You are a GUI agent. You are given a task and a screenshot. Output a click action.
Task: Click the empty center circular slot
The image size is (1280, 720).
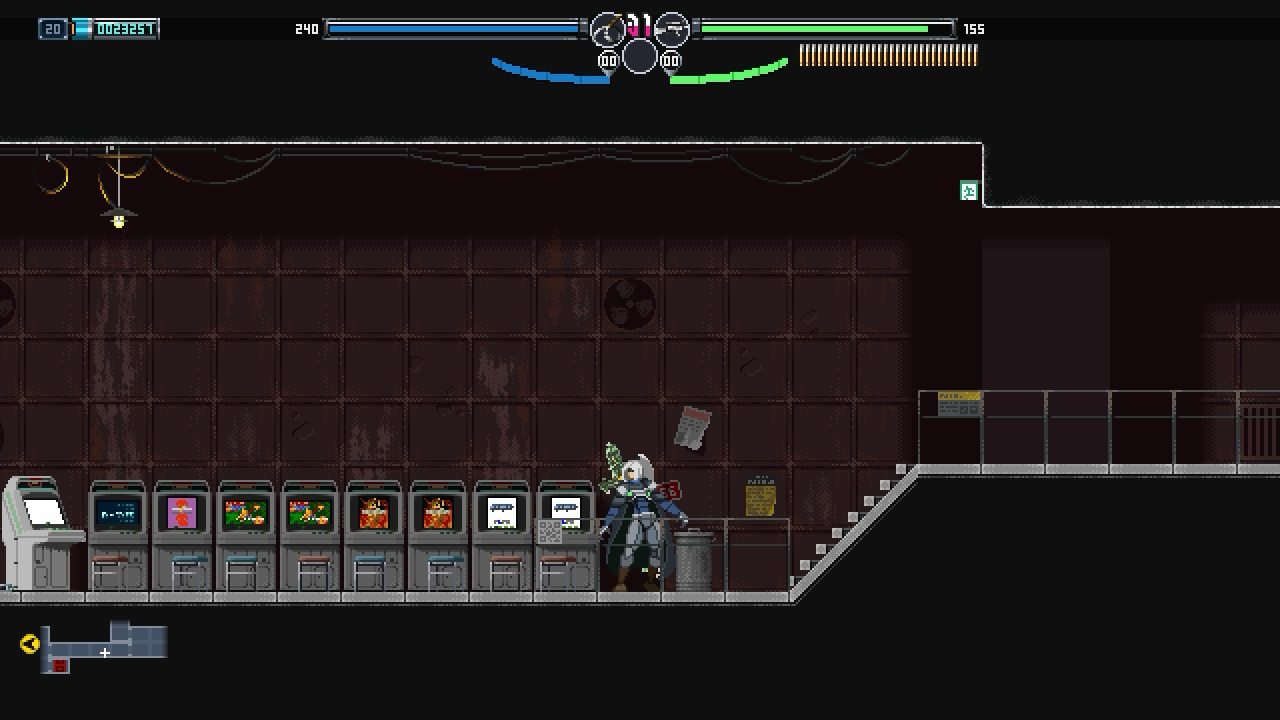point(640,57)
